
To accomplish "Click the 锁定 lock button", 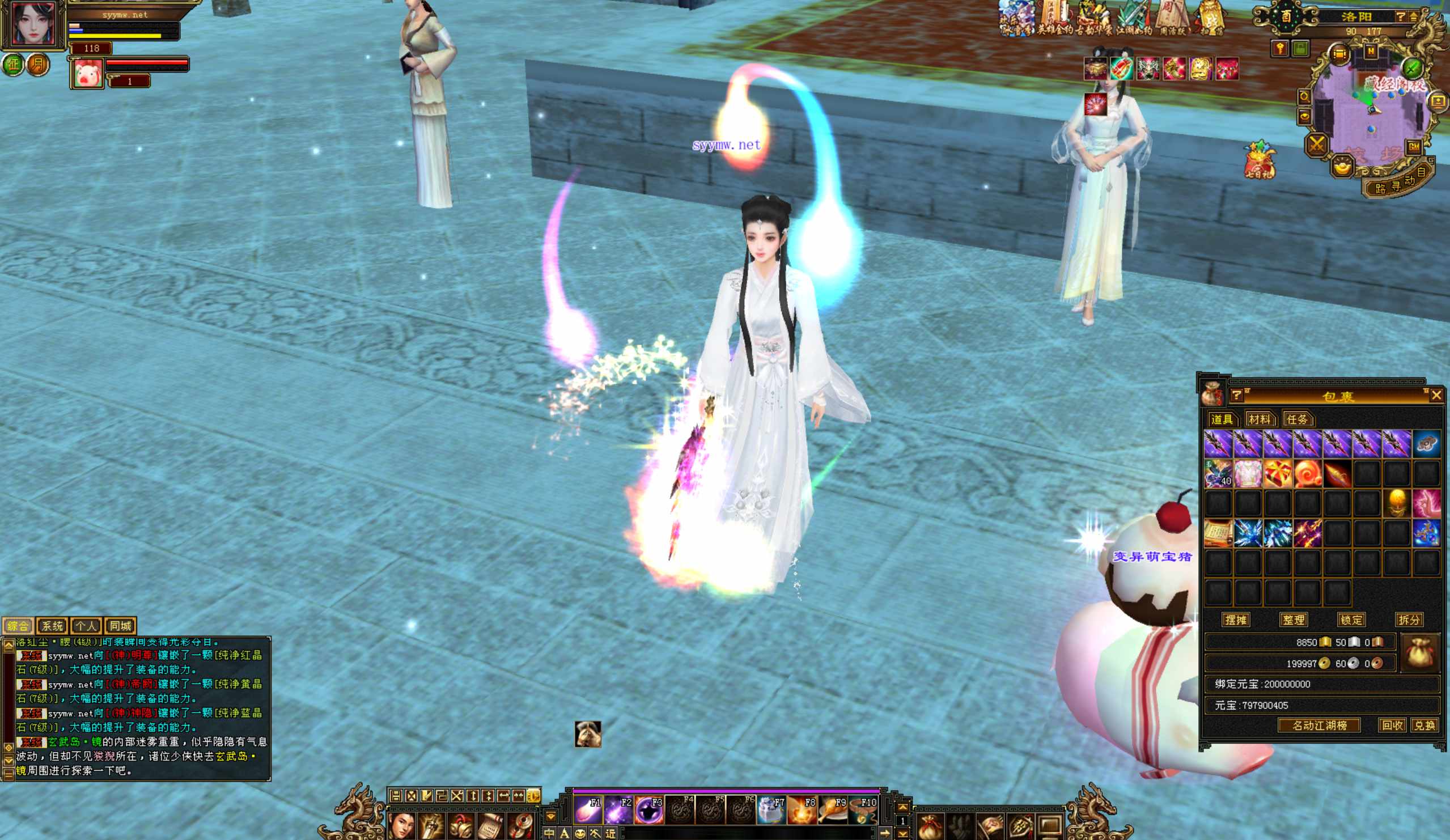I will pyautogui.click(x=1351, y=620).
